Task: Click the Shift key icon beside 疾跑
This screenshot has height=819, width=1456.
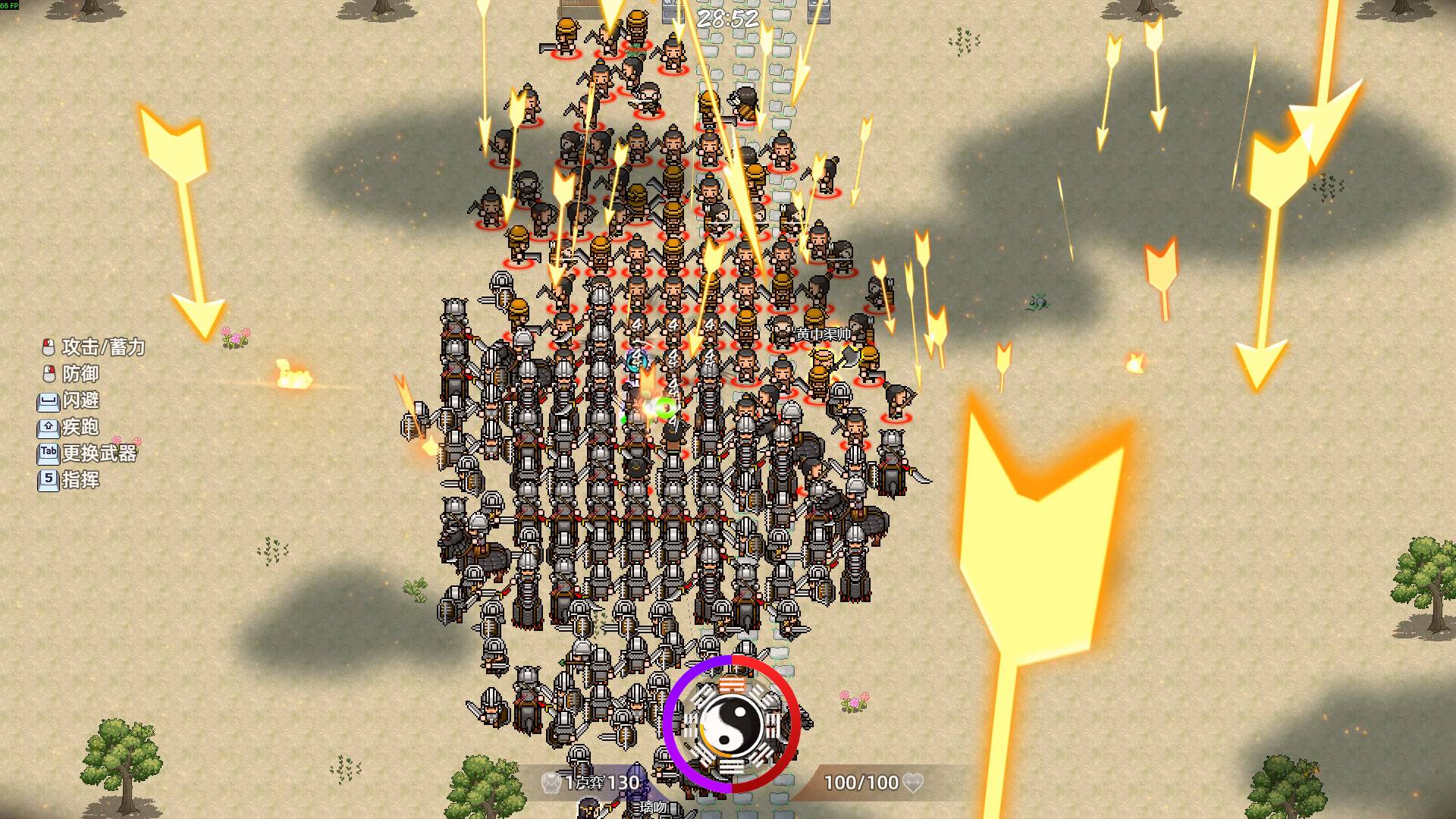Action: tap(48, 427)
